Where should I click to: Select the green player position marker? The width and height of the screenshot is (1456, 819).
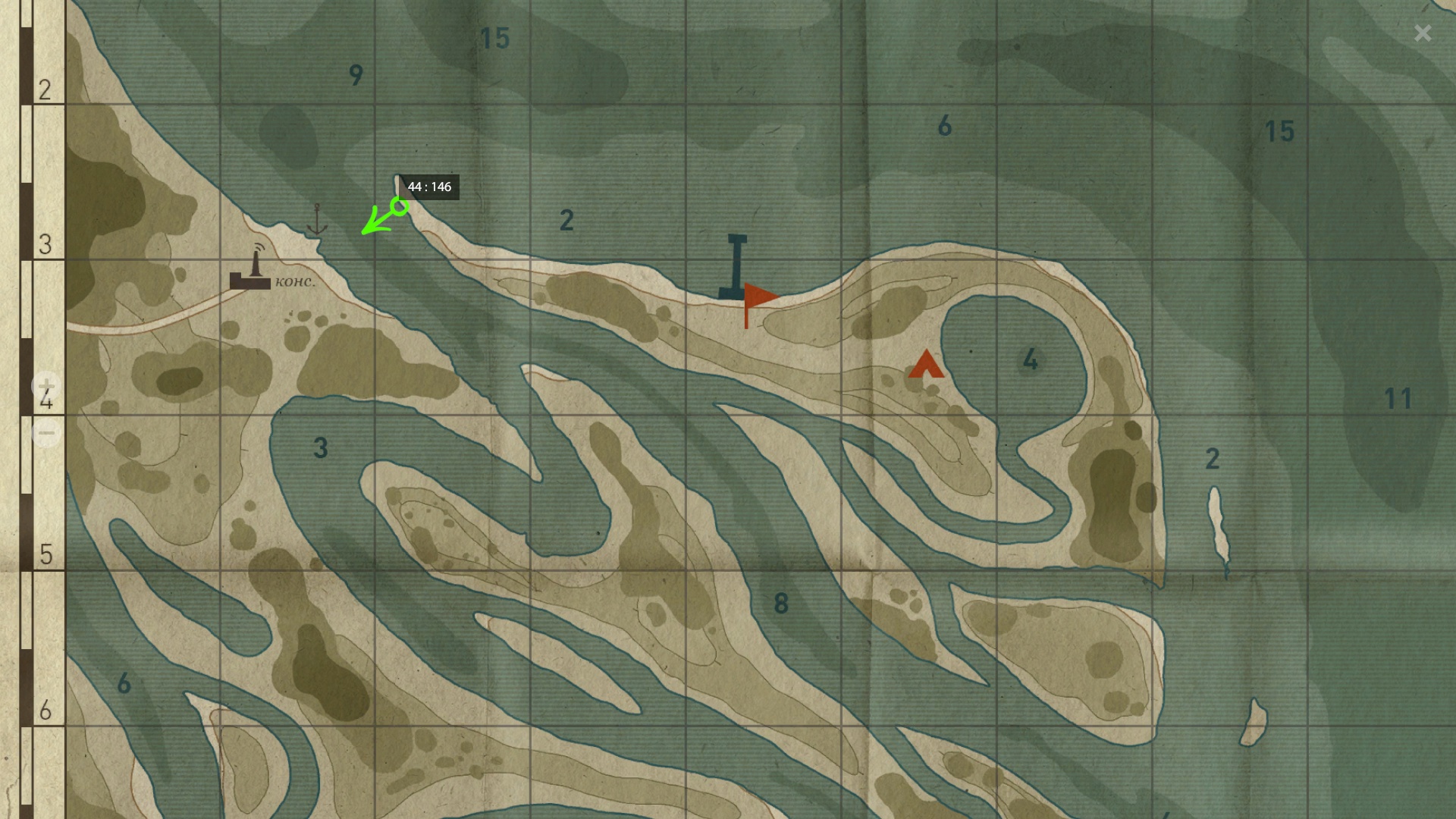[x=399, y=206]
